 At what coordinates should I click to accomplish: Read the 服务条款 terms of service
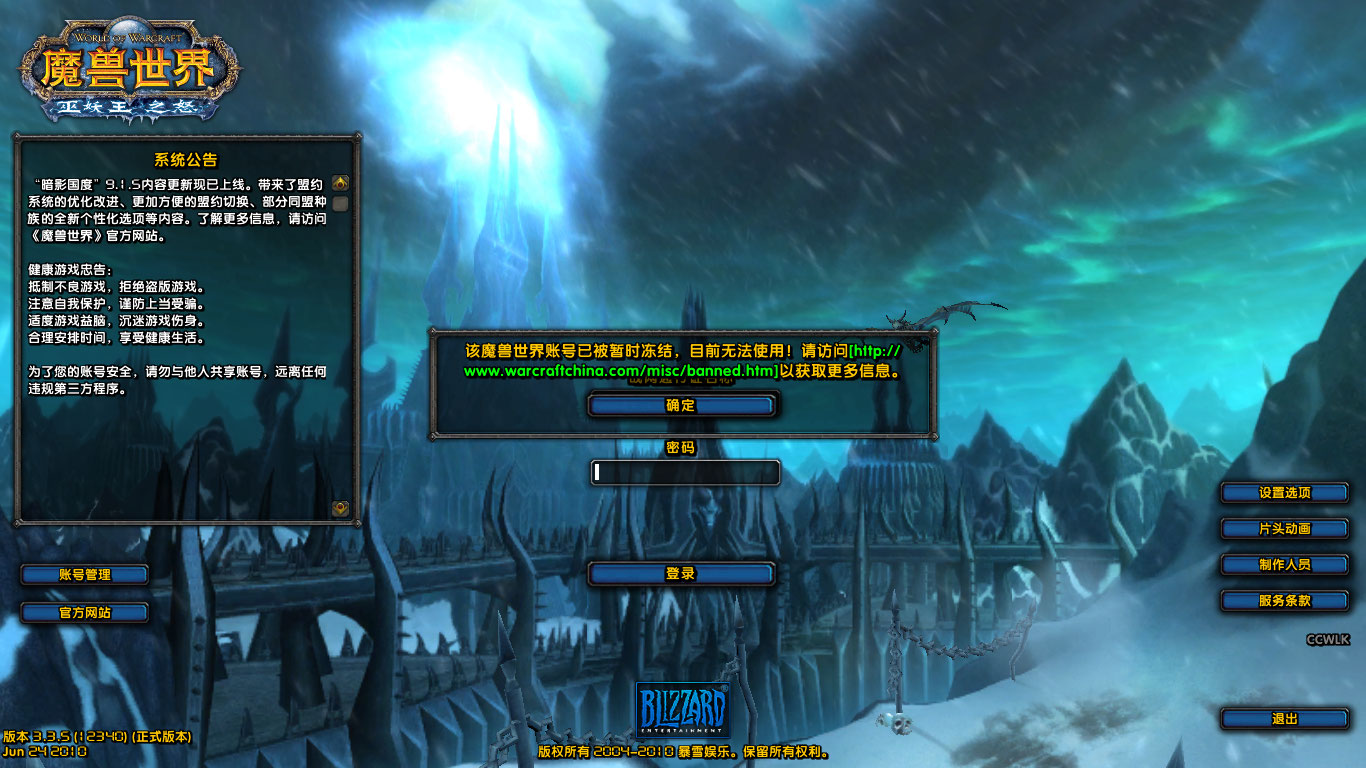pos(1284,601)
